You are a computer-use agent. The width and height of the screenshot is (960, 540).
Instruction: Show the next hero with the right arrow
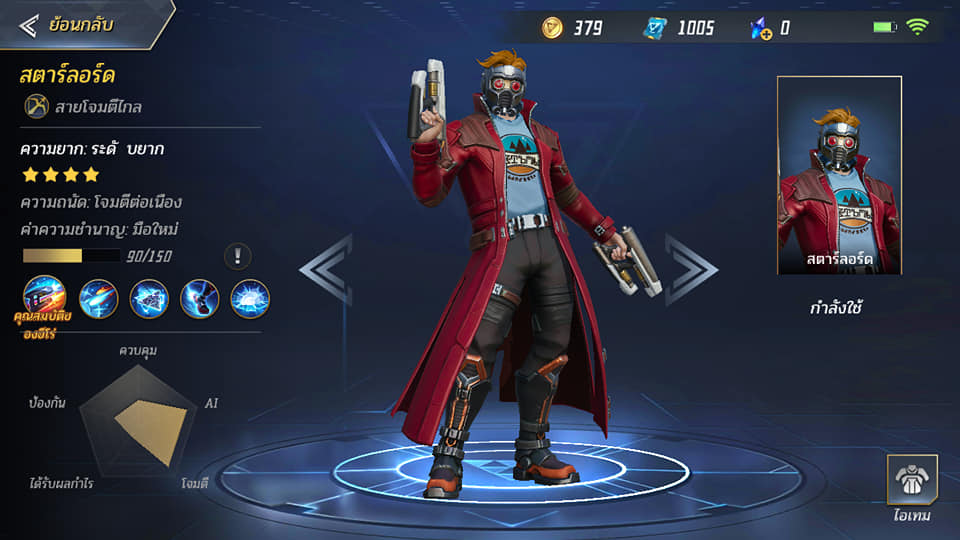pos(691,269)
